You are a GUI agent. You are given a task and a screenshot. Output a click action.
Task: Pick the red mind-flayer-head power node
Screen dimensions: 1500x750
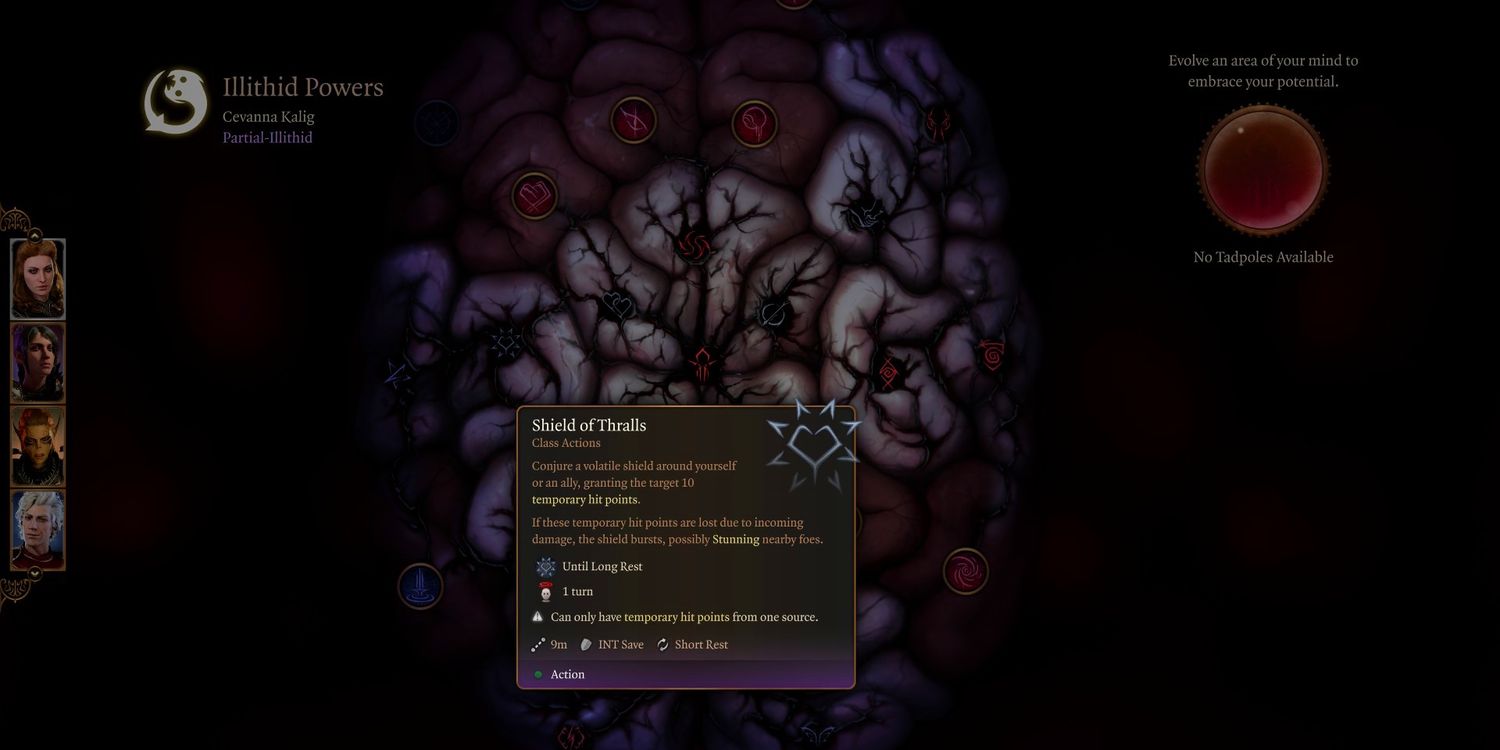coord(703,363)
